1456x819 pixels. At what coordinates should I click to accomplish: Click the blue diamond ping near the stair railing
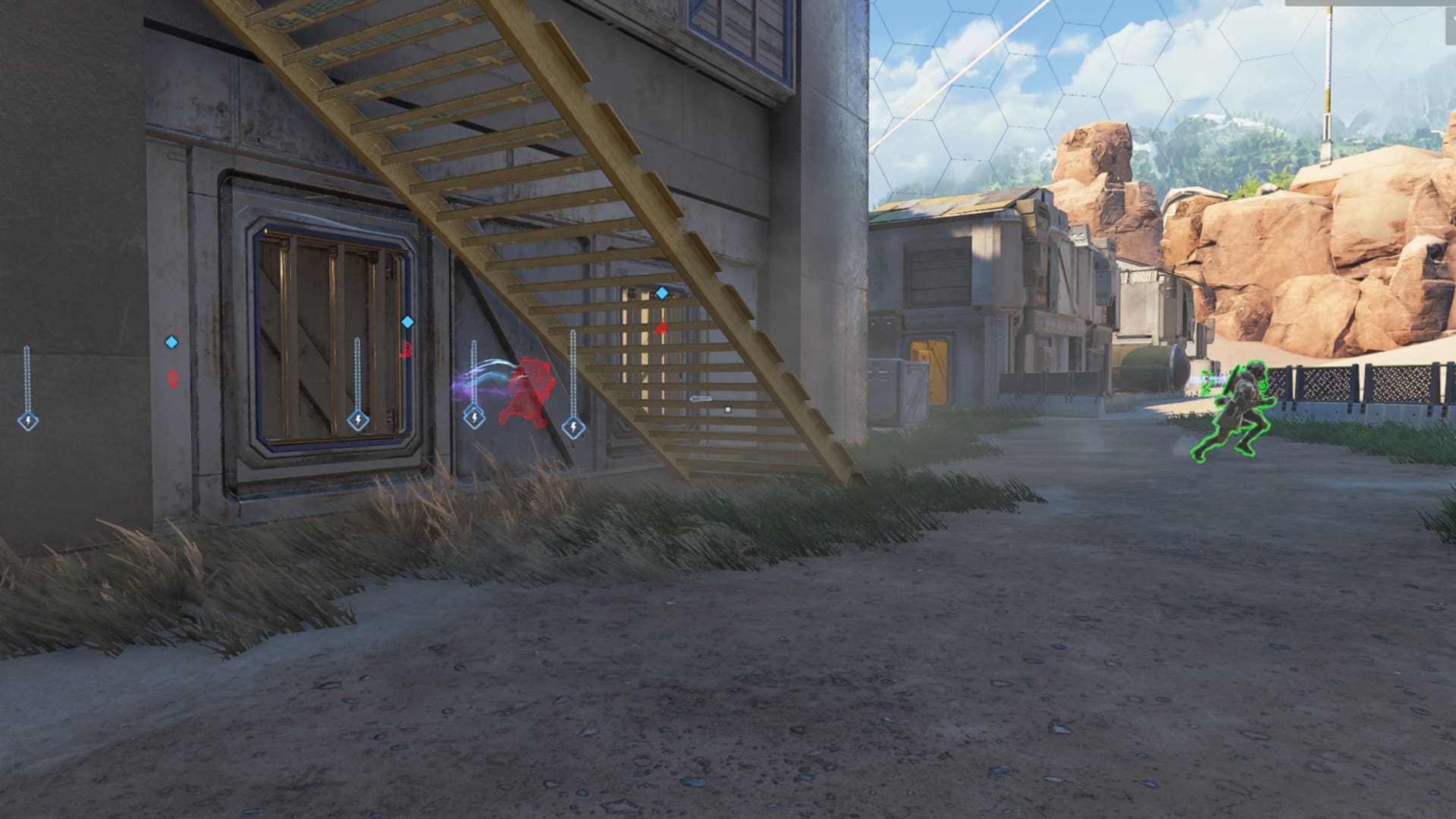(661, 291)
